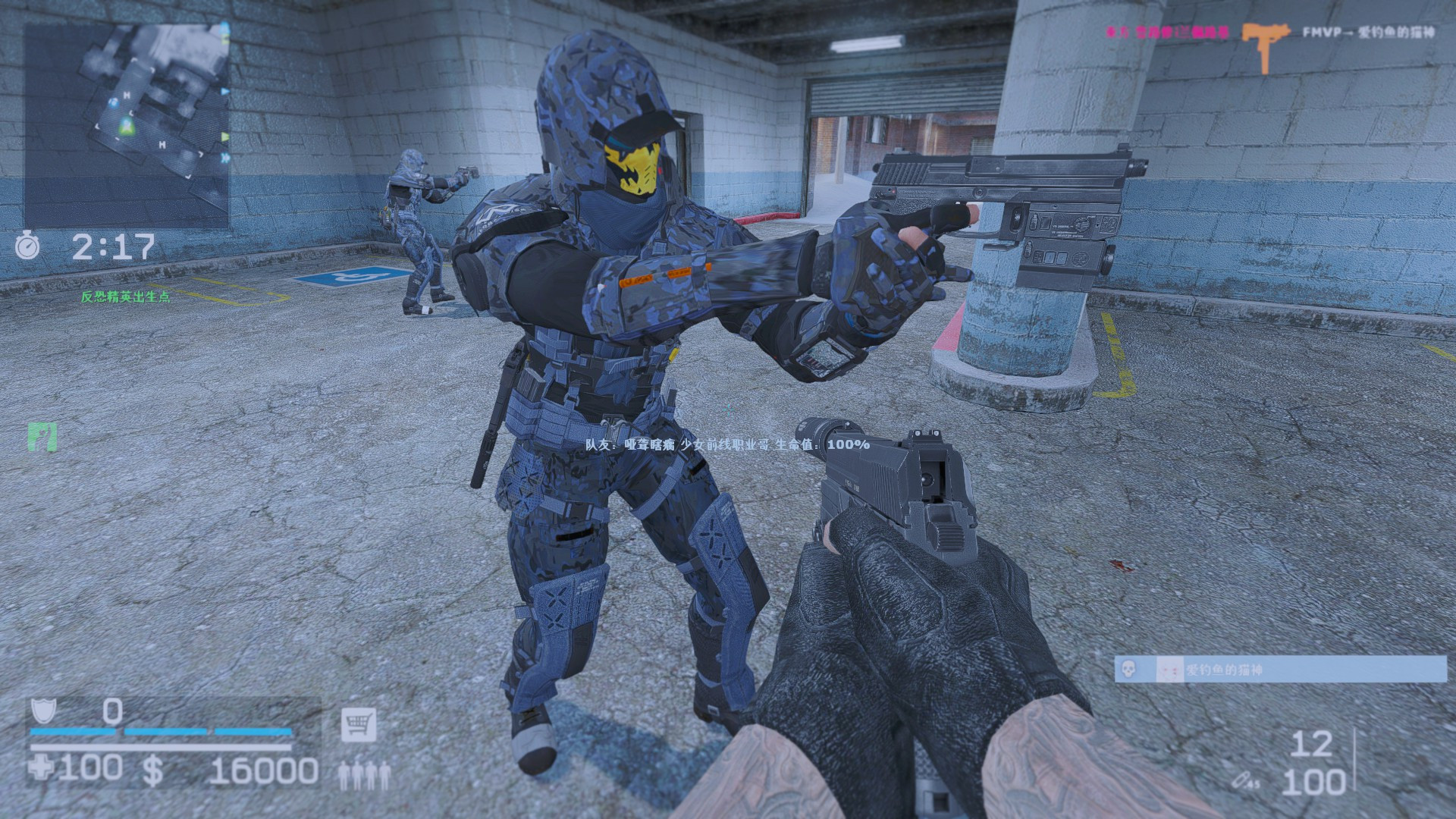Screen dimensions: 1456x819
Task: Click the green equipment item icon on the left
Action: [44, 438]
